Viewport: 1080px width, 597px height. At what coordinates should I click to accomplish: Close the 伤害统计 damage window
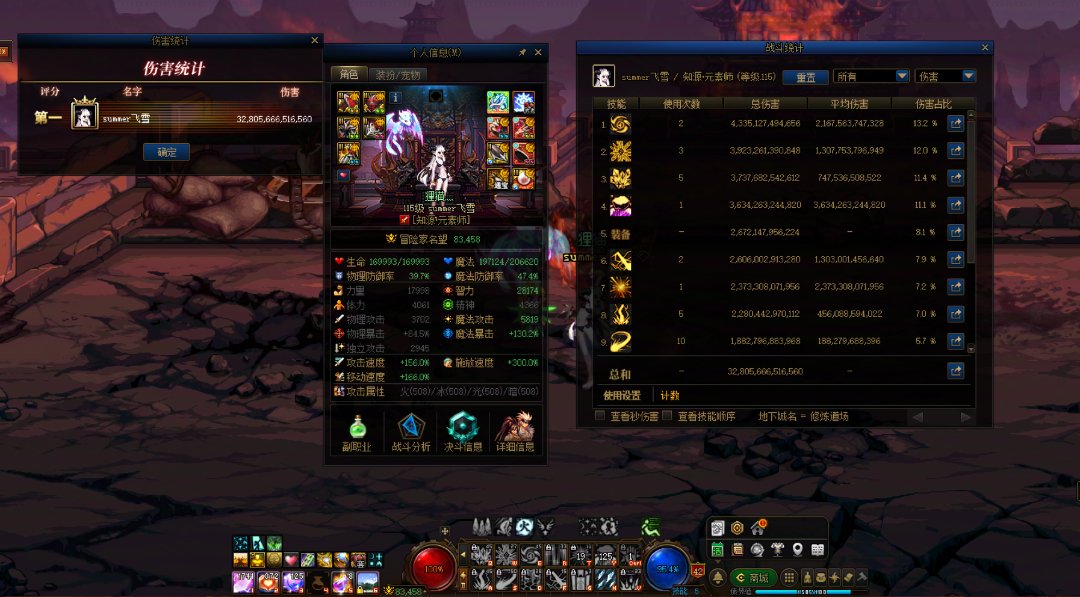click(315, 41)
